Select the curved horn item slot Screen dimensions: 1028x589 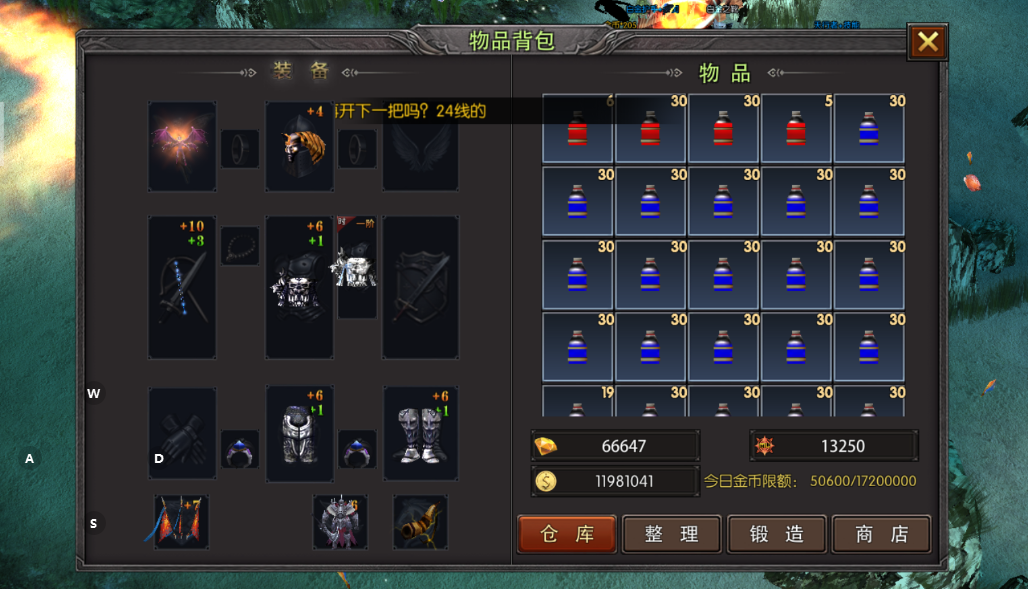pos(420,521)
